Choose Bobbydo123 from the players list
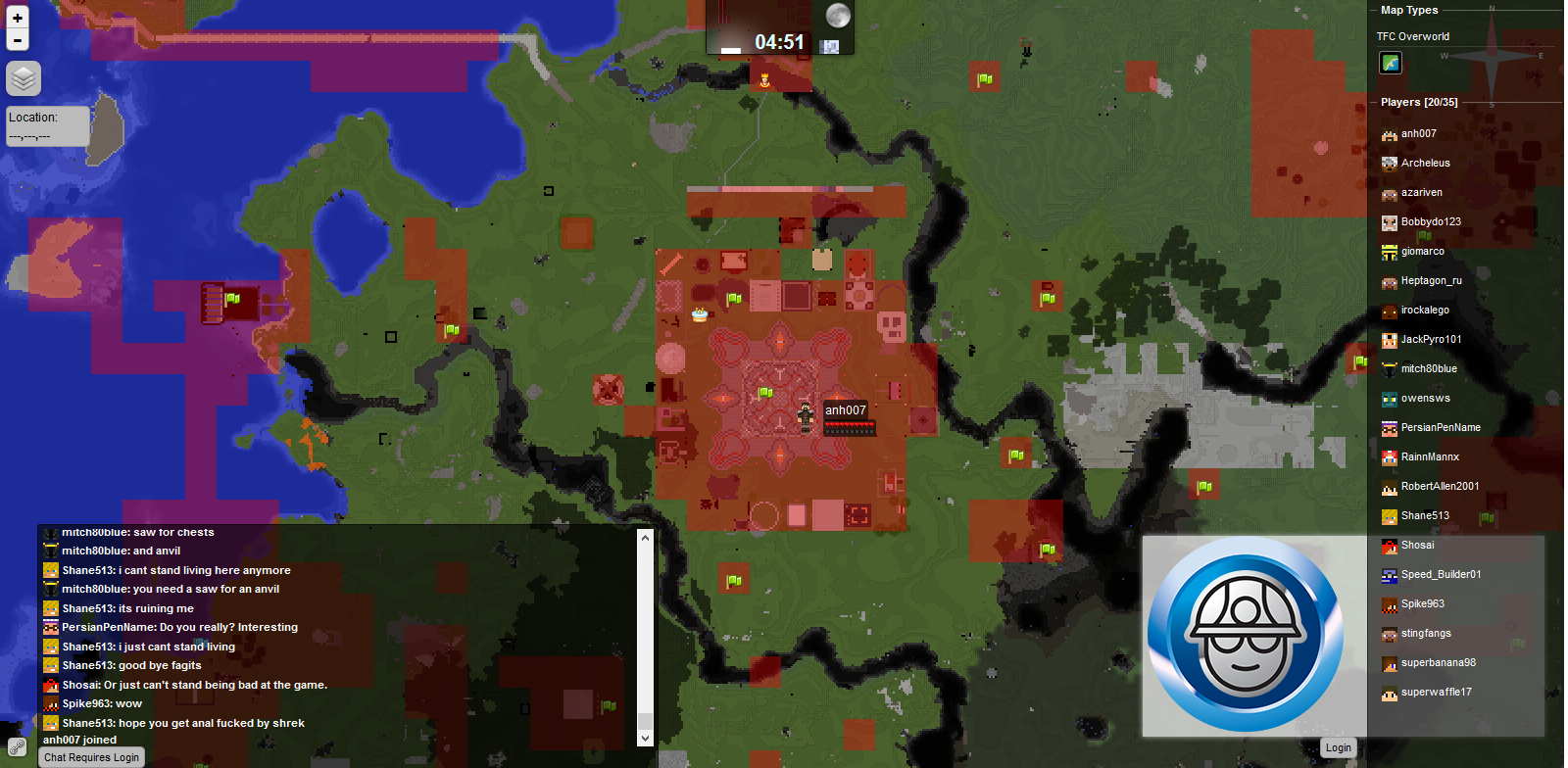The width and height of the screenshot is (1568, 768). [1430, 222]
